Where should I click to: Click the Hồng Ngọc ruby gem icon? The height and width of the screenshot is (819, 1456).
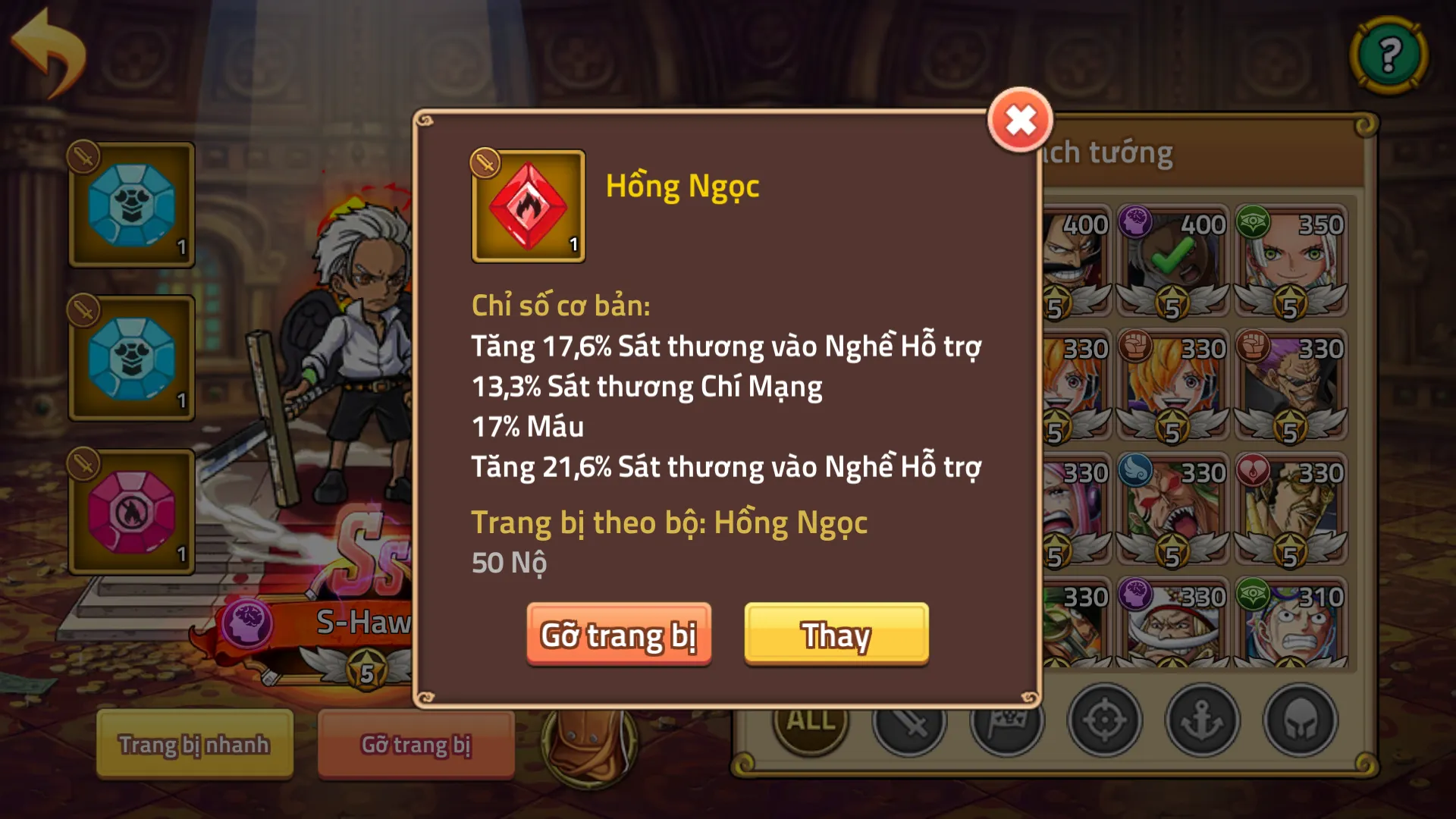tap(529, 207)
